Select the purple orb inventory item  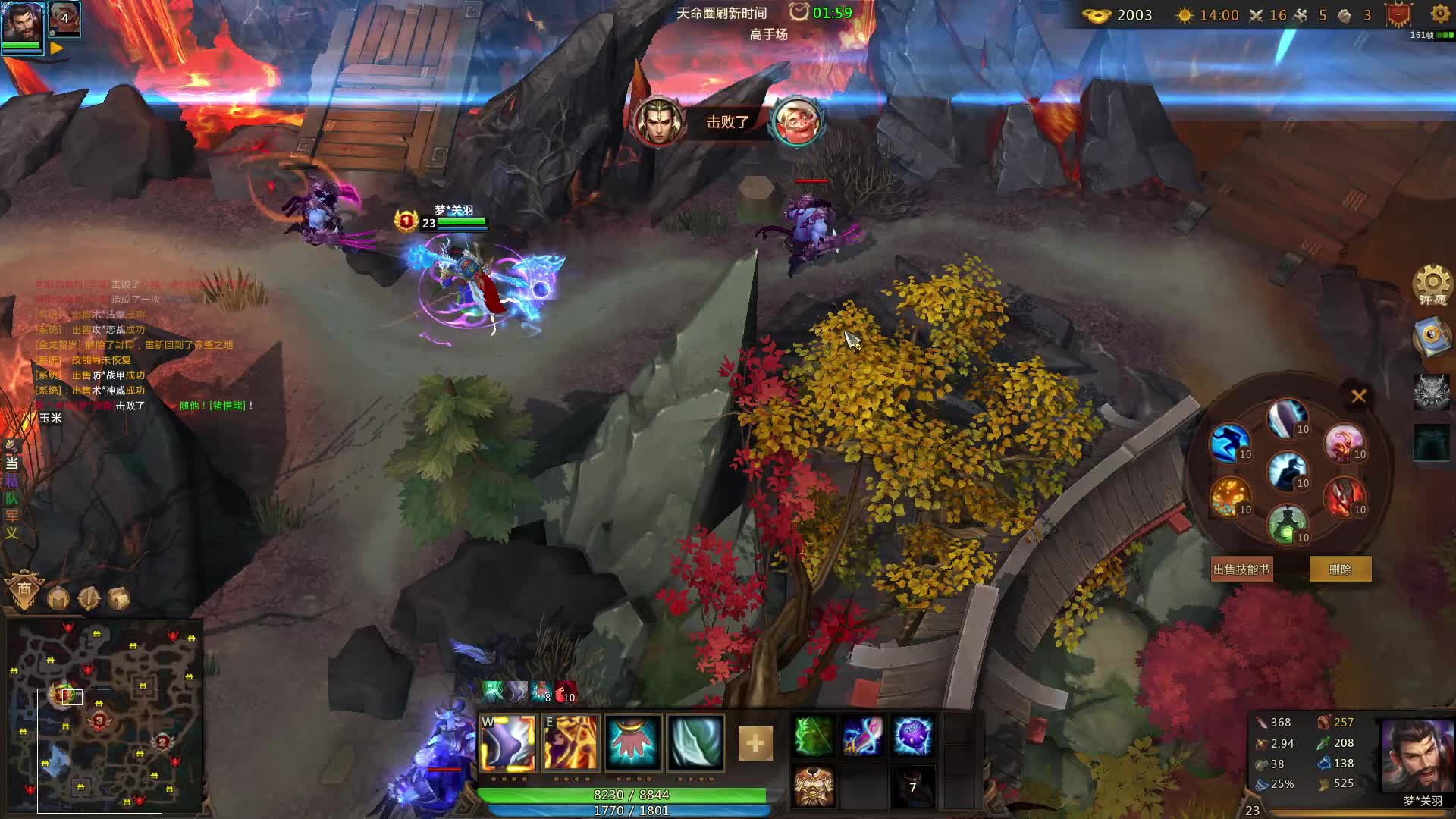[912, 736]
